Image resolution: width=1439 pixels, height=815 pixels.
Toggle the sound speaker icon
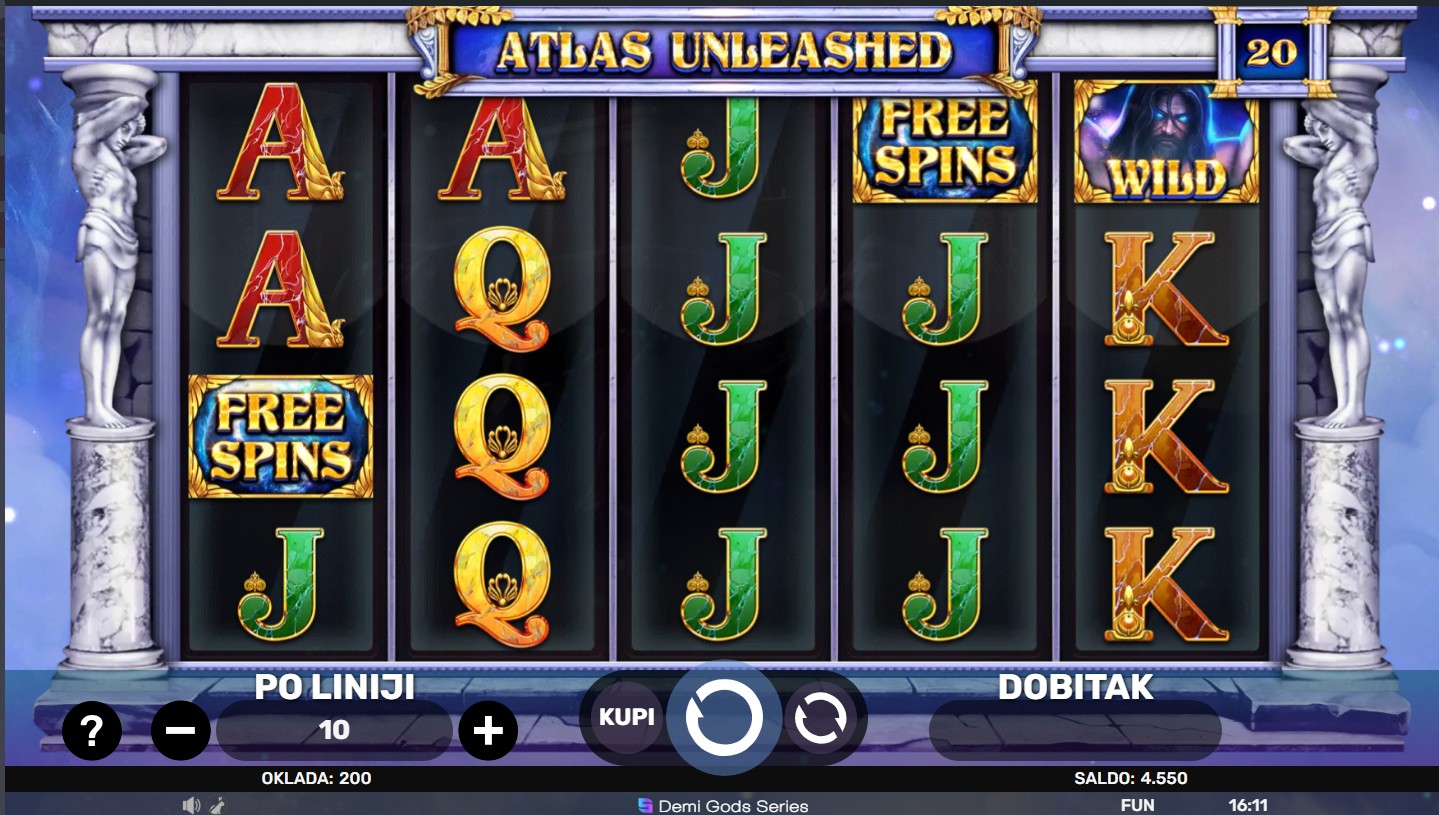coord(191,805)
